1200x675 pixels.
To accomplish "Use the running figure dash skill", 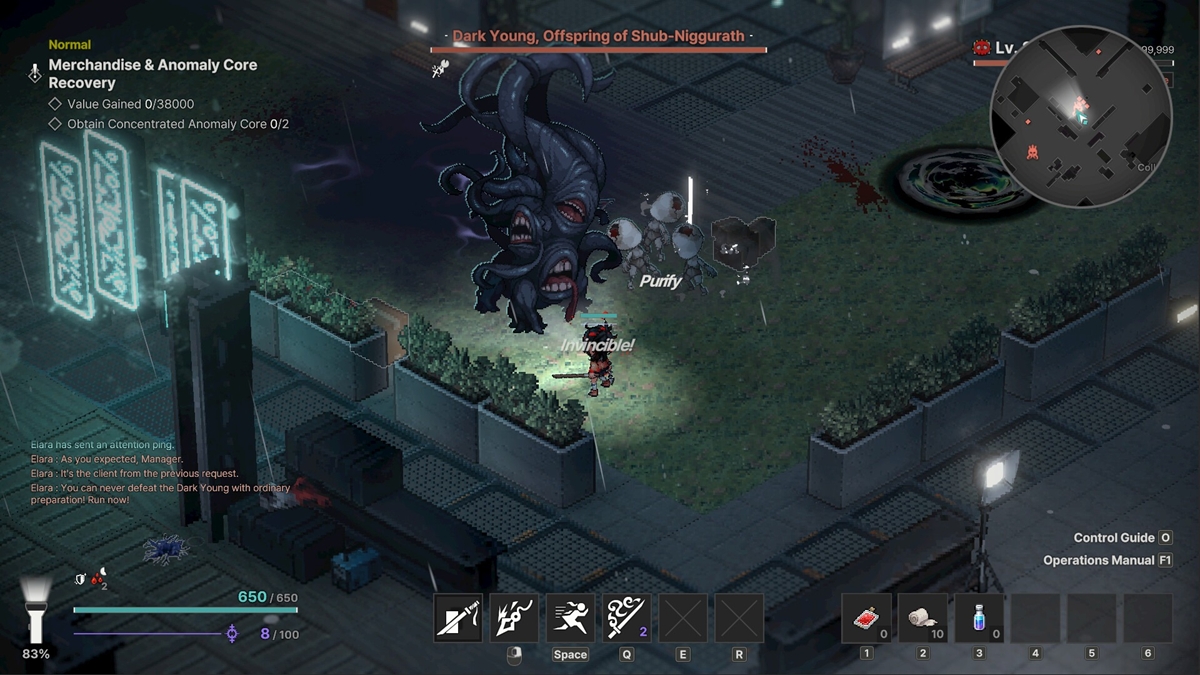I will [570, 618].
